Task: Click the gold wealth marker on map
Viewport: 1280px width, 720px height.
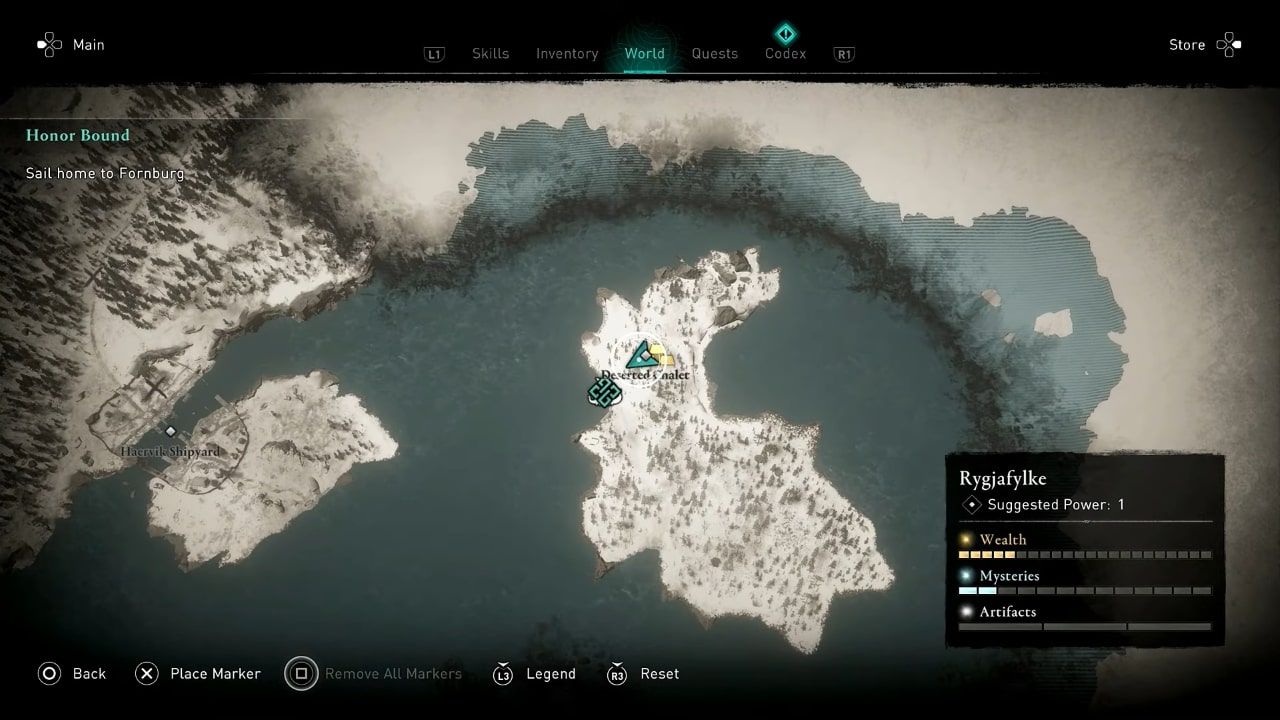Action: point(661,356)
